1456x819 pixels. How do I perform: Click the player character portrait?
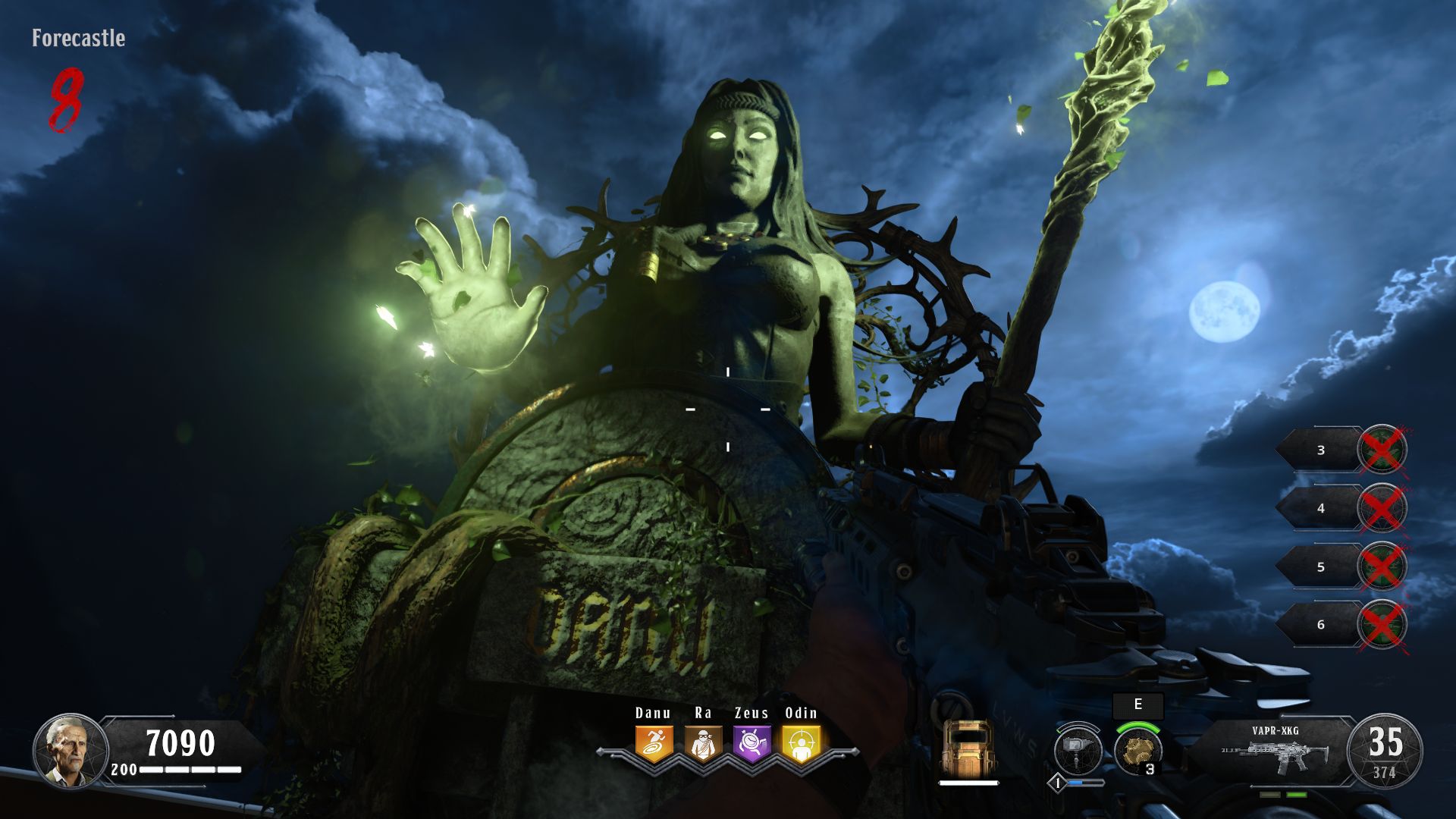68,751
